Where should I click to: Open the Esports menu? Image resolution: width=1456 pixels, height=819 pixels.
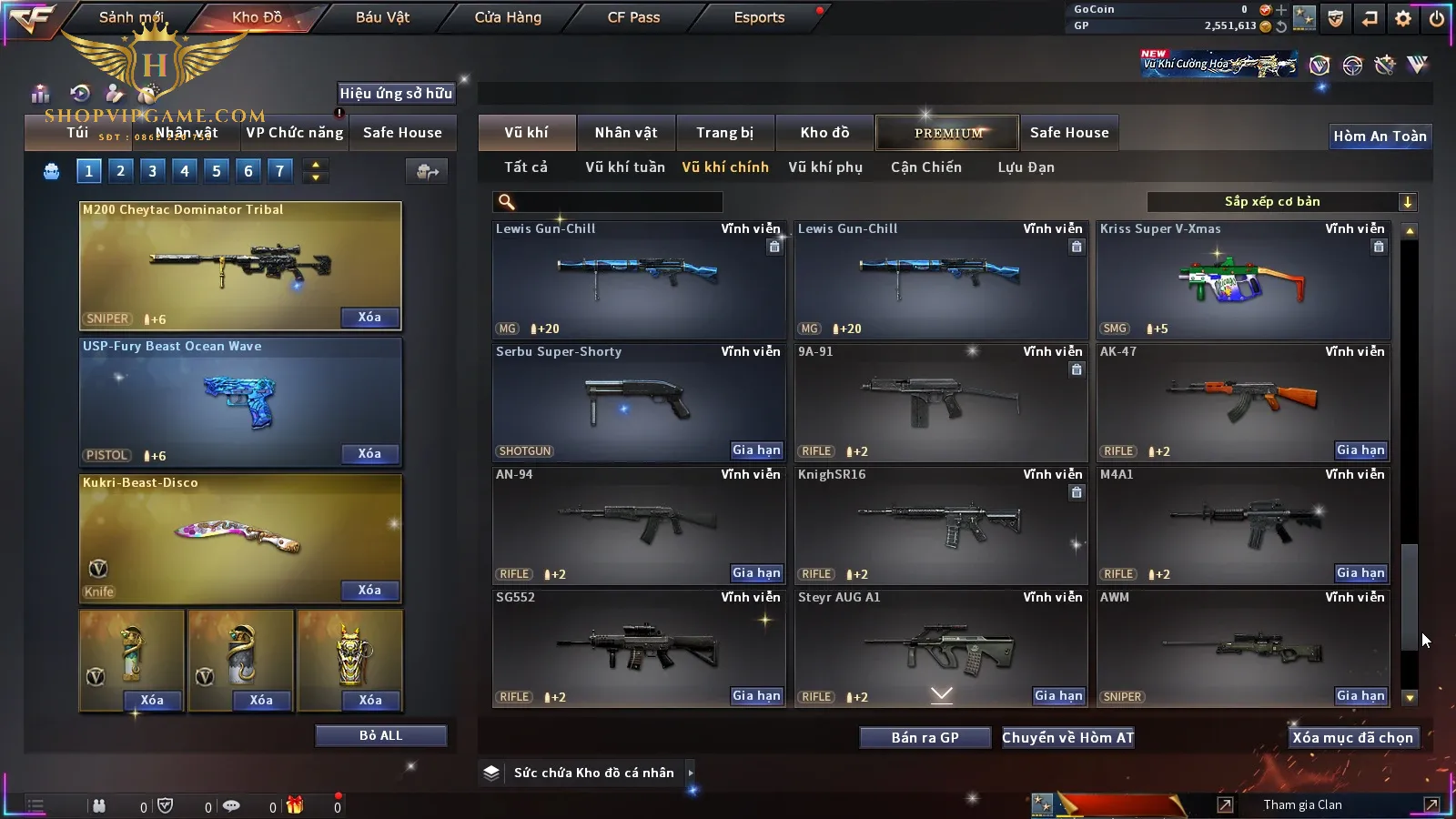759,17
